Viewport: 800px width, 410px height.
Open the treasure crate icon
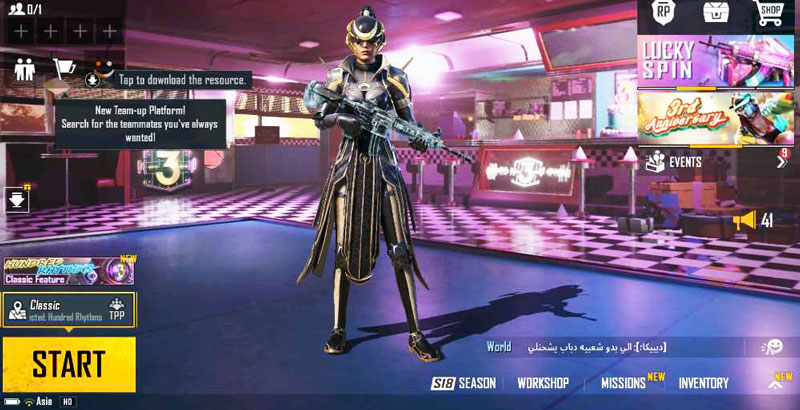[x=716, y=14]
